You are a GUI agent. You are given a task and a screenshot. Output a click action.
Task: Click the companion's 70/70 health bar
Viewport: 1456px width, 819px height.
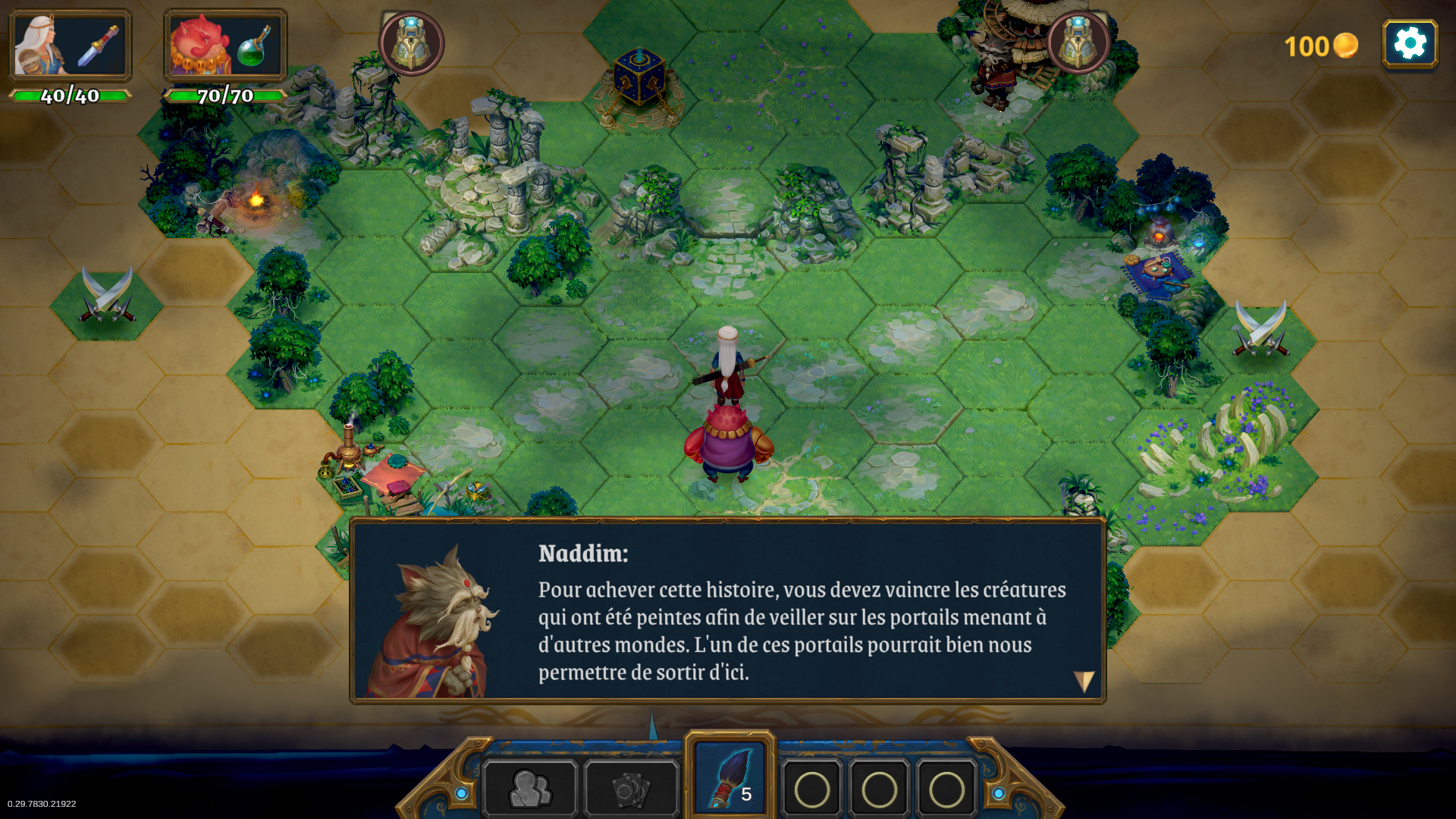pyautogui.click(x=224, y=96)
